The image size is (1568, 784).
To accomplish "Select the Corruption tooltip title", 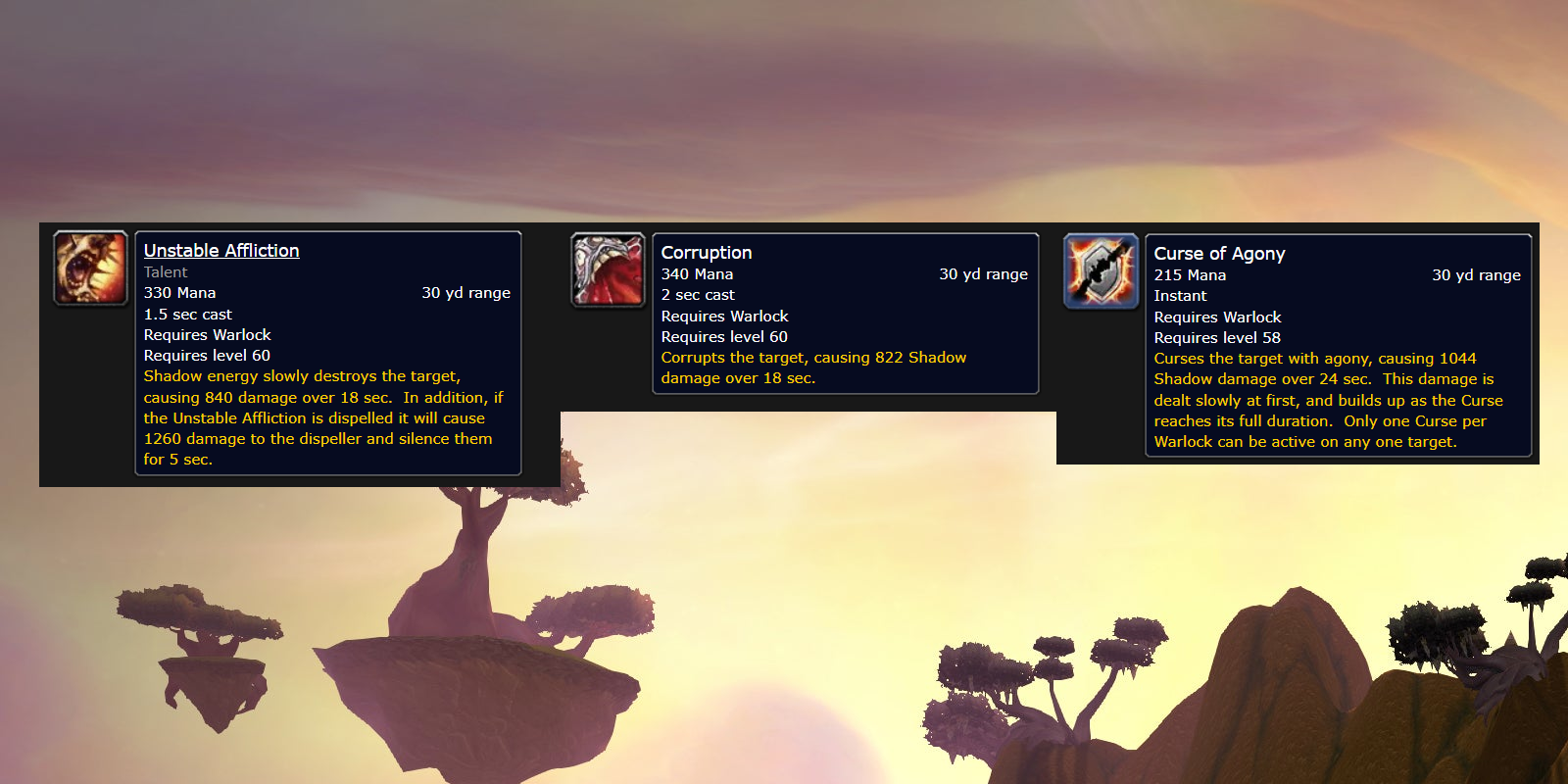I will [706, 252].
